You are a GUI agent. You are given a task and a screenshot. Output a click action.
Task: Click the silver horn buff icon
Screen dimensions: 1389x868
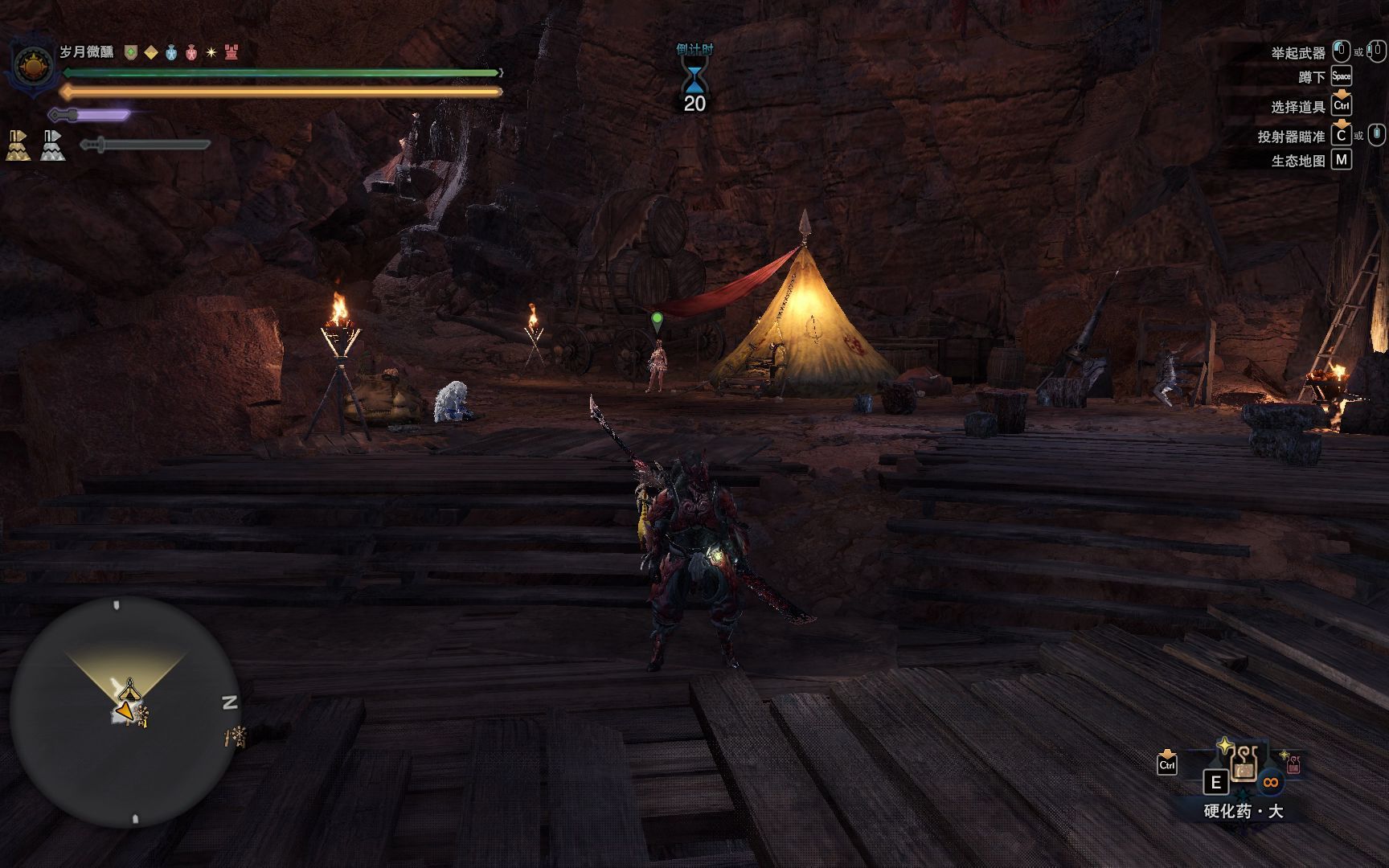pyautogui.click(x=52, y=145)
